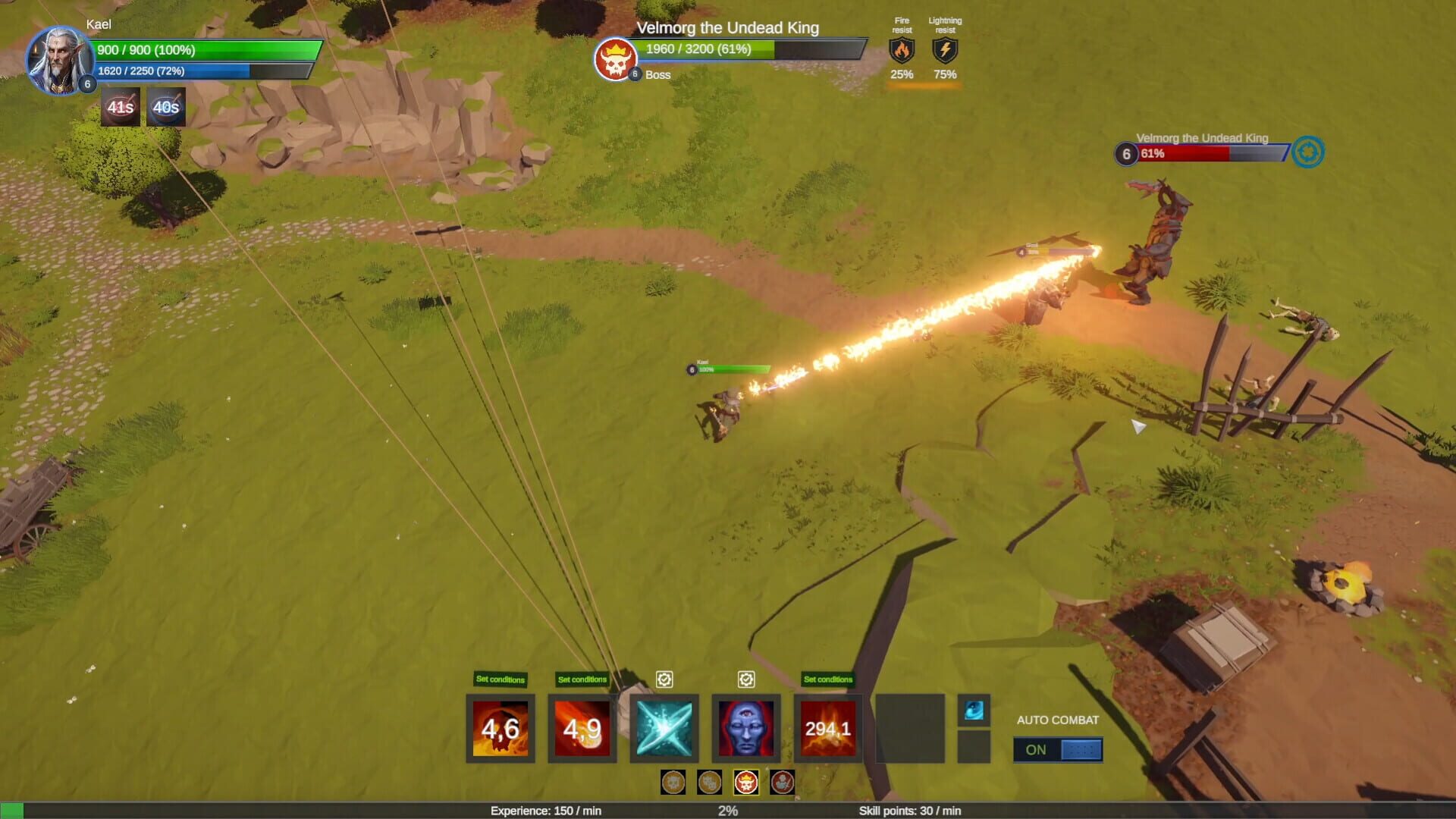Click the gear checkmark above the three-eyed face

click(x=746, y=679)
